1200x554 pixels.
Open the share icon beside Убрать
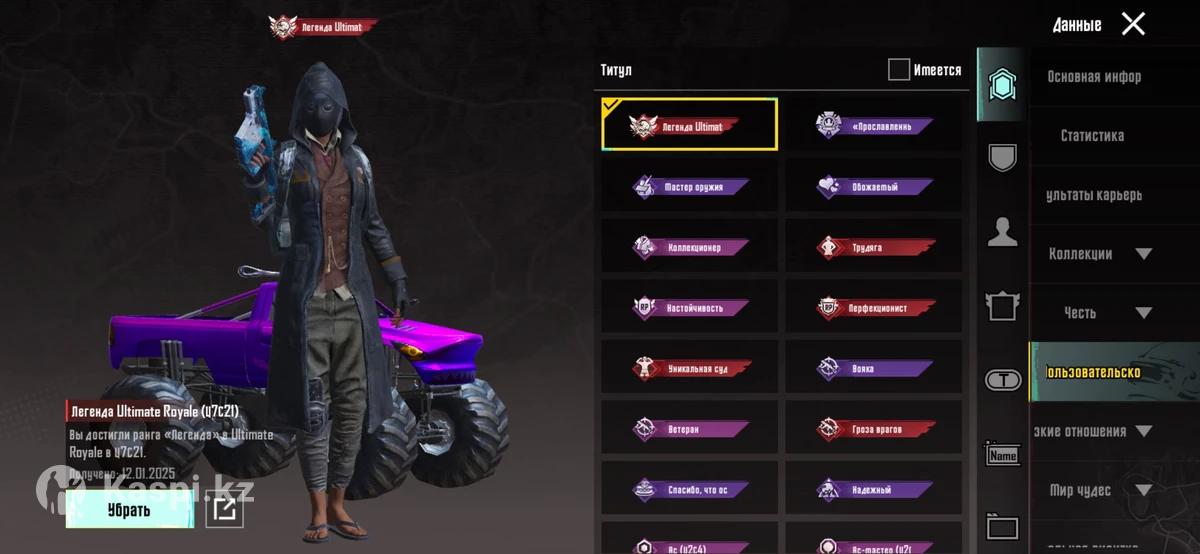225,510
